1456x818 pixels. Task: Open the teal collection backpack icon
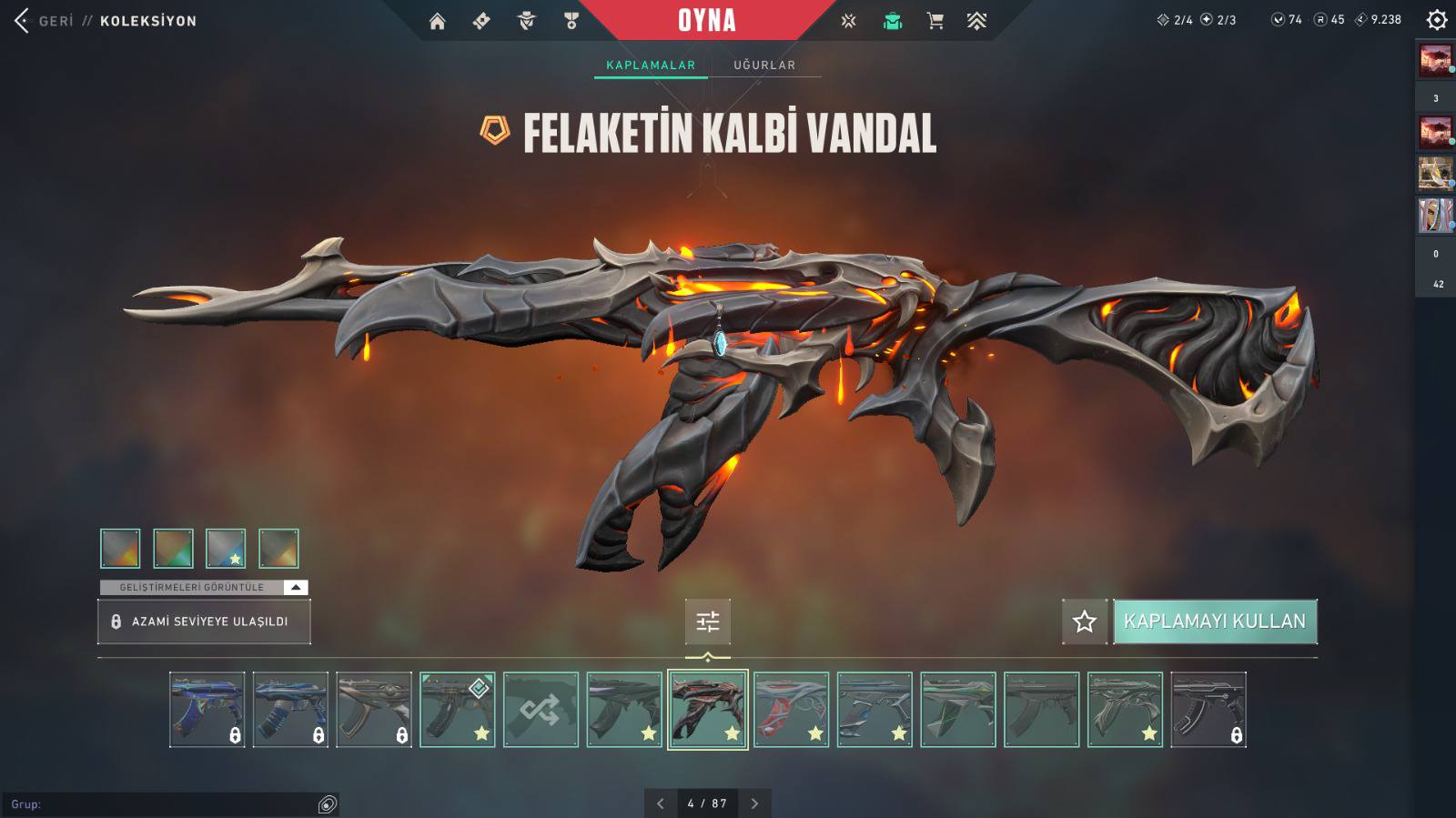click(x=892, y=21)
